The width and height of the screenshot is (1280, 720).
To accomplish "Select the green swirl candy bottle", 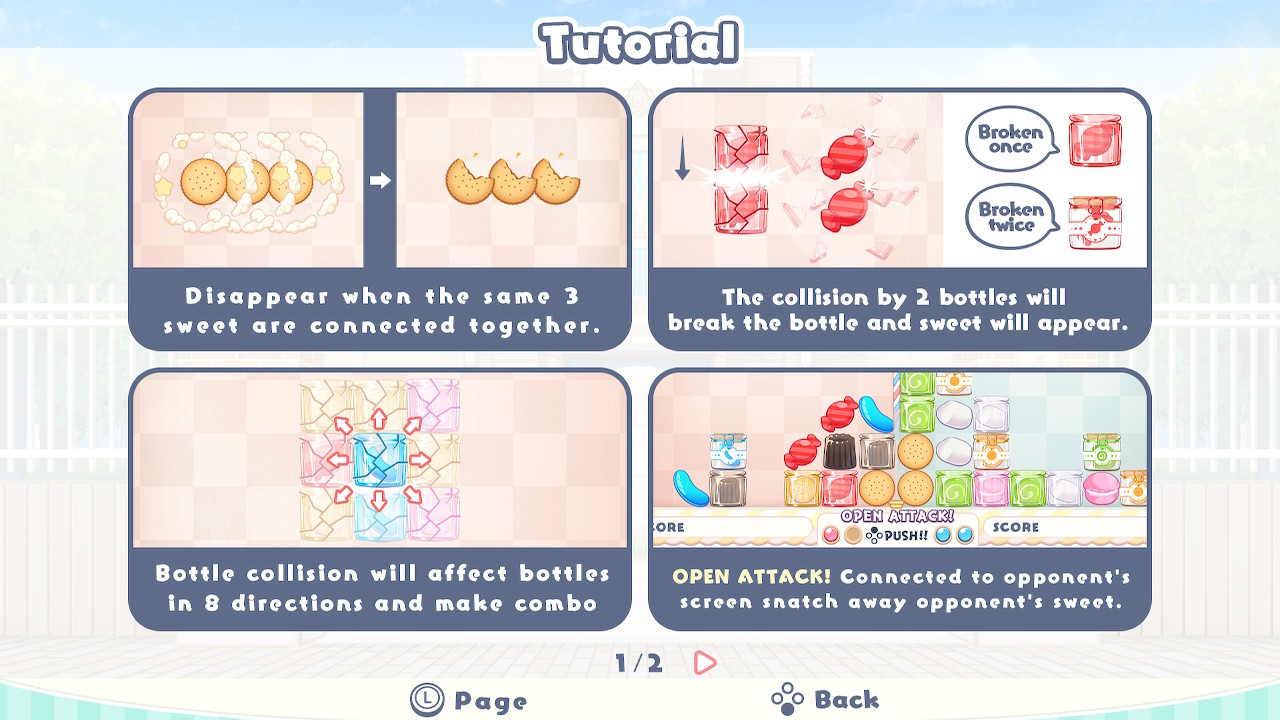I will [918, 412].
